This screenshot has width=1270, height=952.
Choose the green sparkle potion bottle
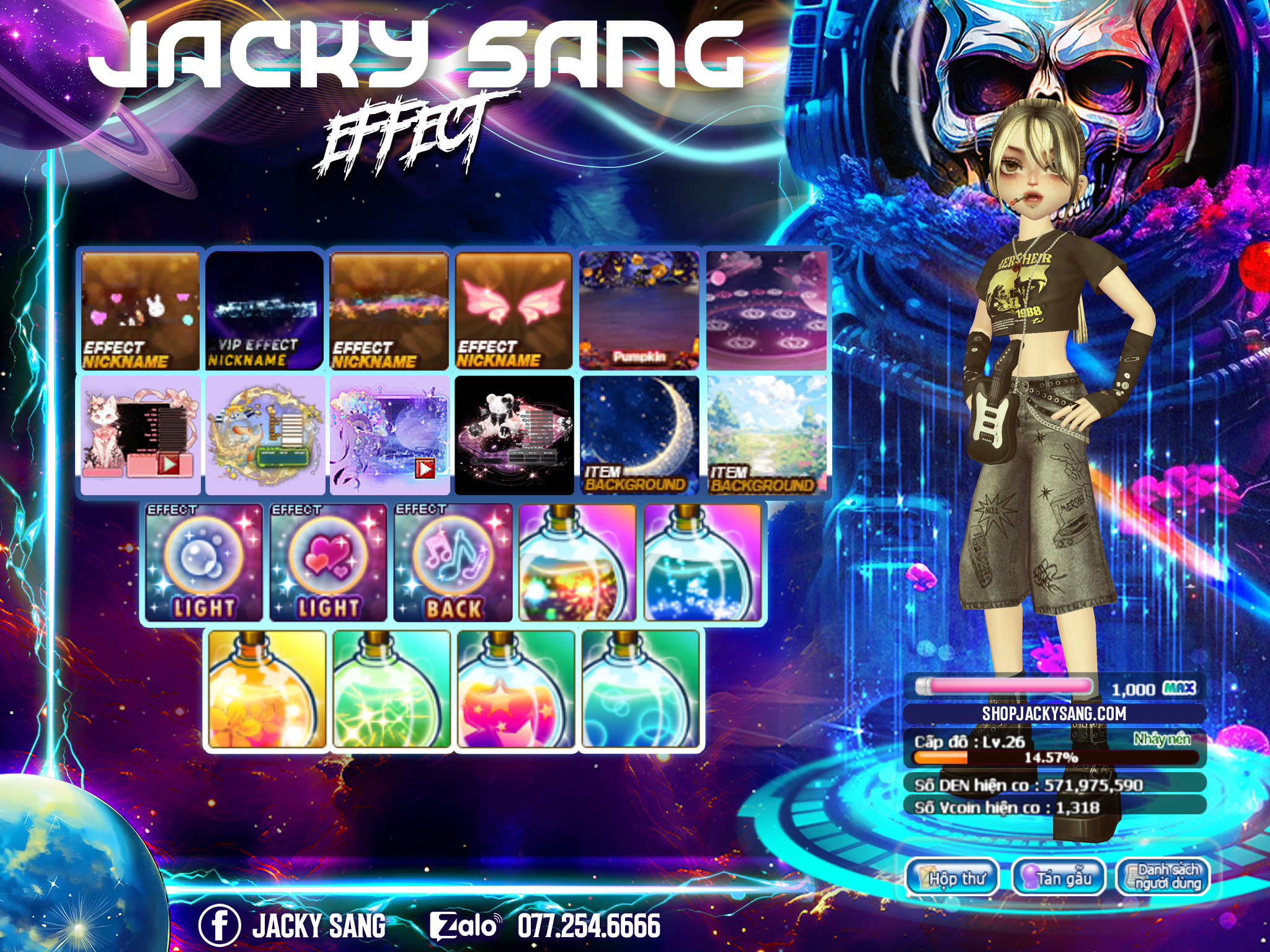pos(392,690)
